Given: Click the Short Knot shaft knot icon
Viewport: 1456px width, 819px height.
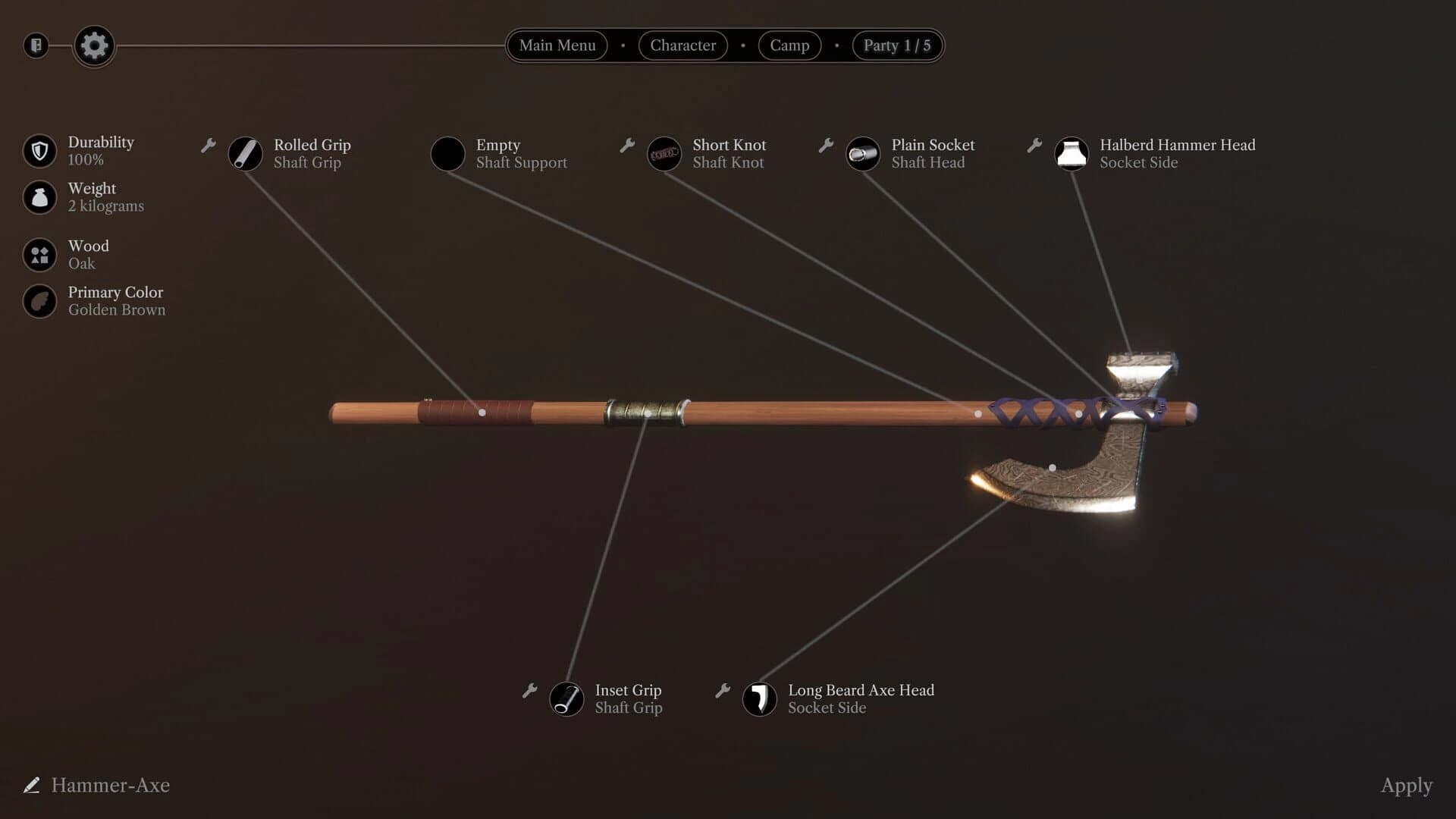Looking at the screenshot, I should (664, 154).
